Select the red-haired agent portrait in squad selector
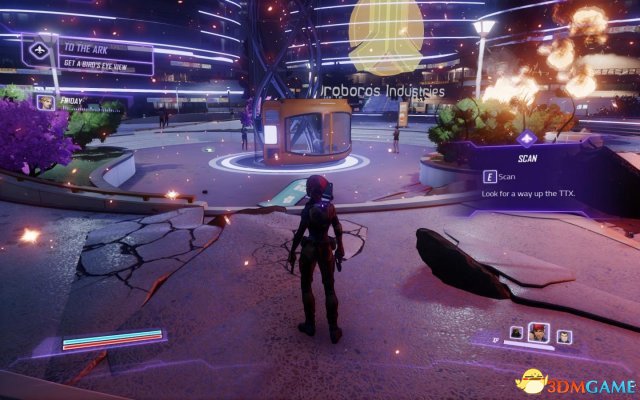 pyautogui.click(x=540, y=334)
